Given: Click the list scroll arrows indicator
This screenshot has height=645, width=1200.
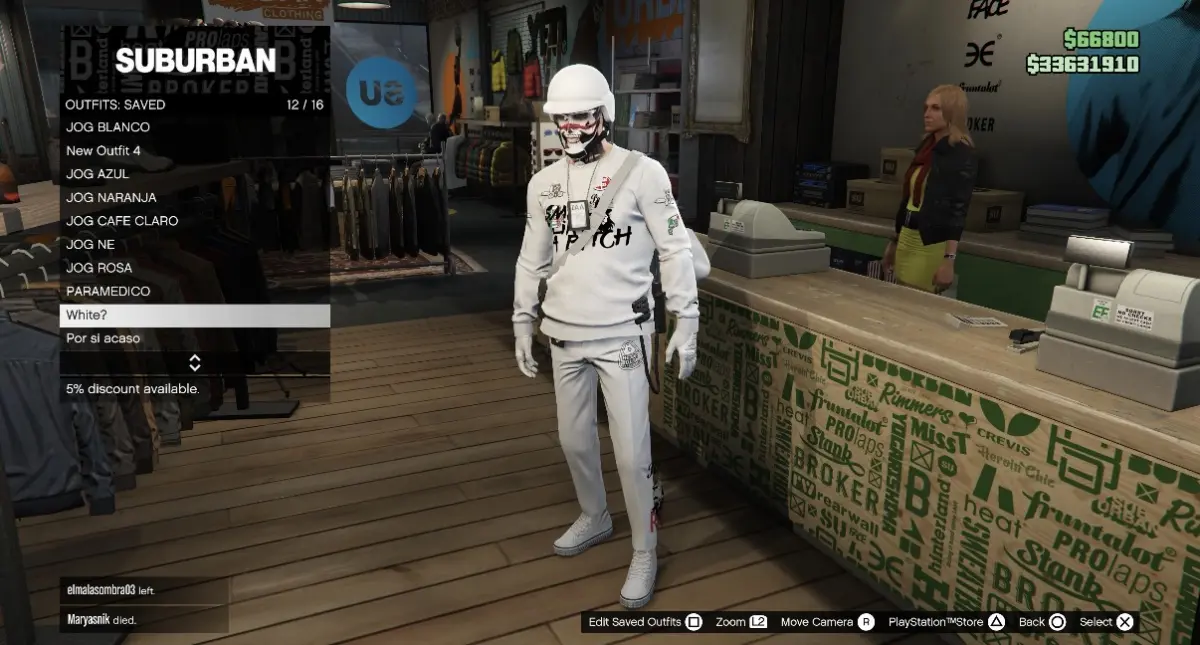Looking at the screenshot, I should [195, 362].
